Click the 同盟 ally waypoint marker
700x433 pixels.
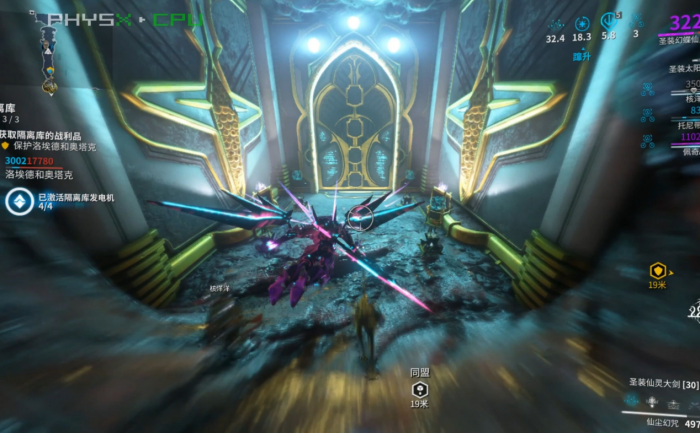tap(420, 388)
